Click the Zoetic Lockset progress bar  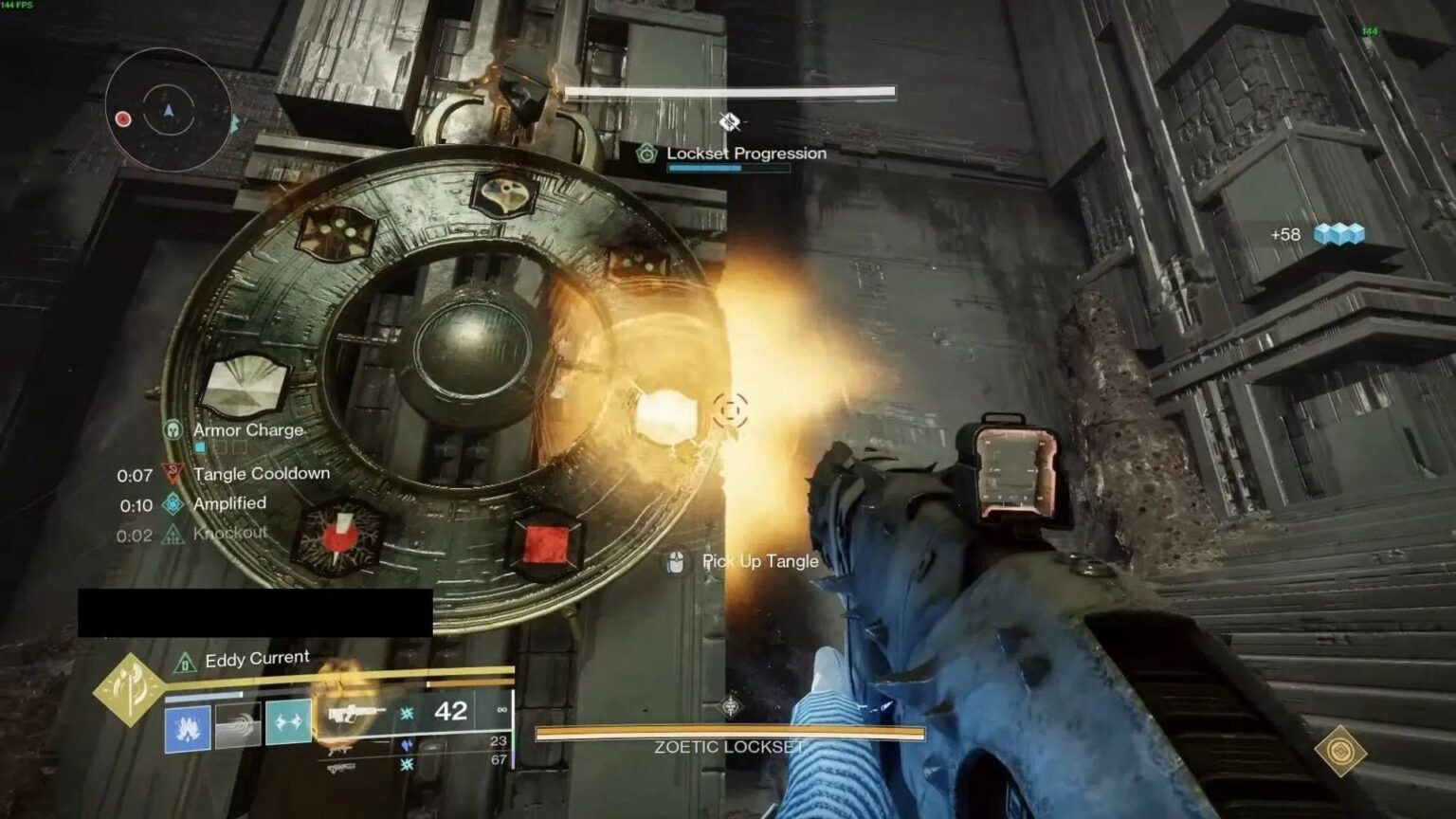coord(730,732)
